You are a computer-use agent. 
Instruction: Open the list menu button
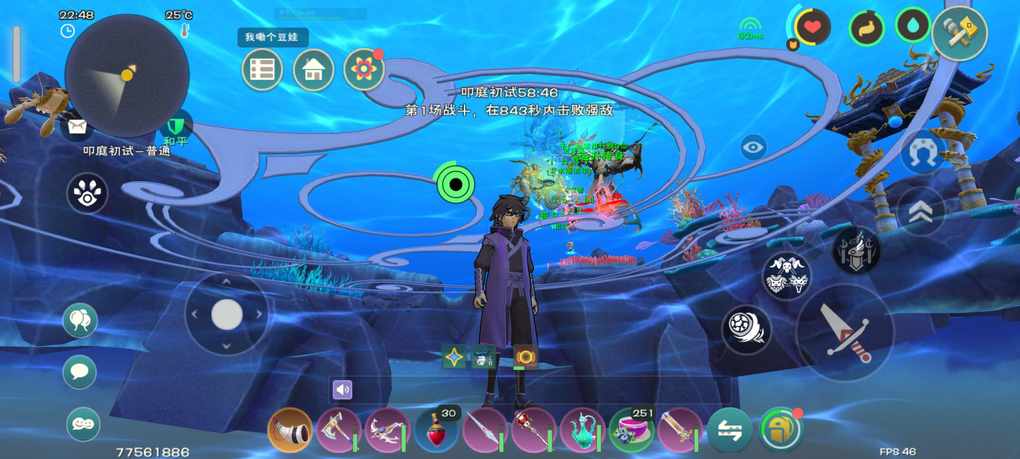[262, 70]
